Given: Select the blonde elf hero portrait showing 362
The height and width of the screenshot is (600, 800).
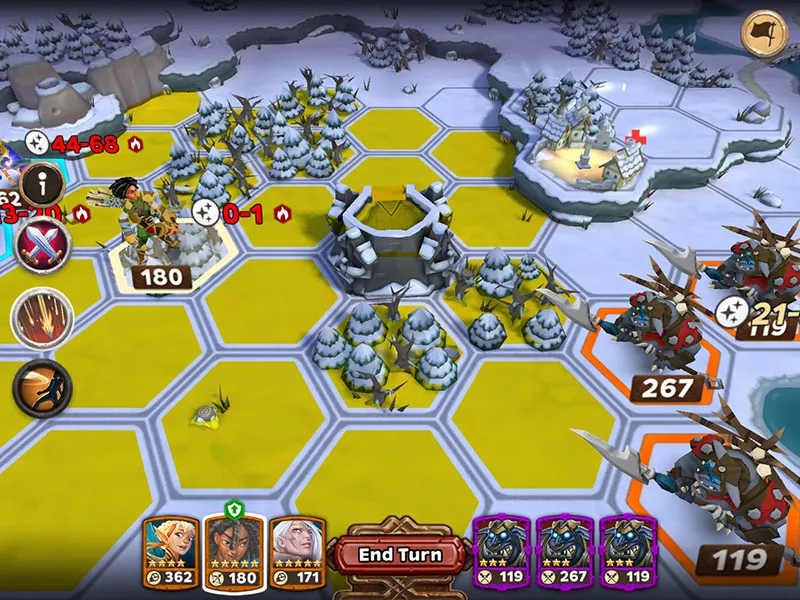Looking at the screenshot, I should pos(170,549).
